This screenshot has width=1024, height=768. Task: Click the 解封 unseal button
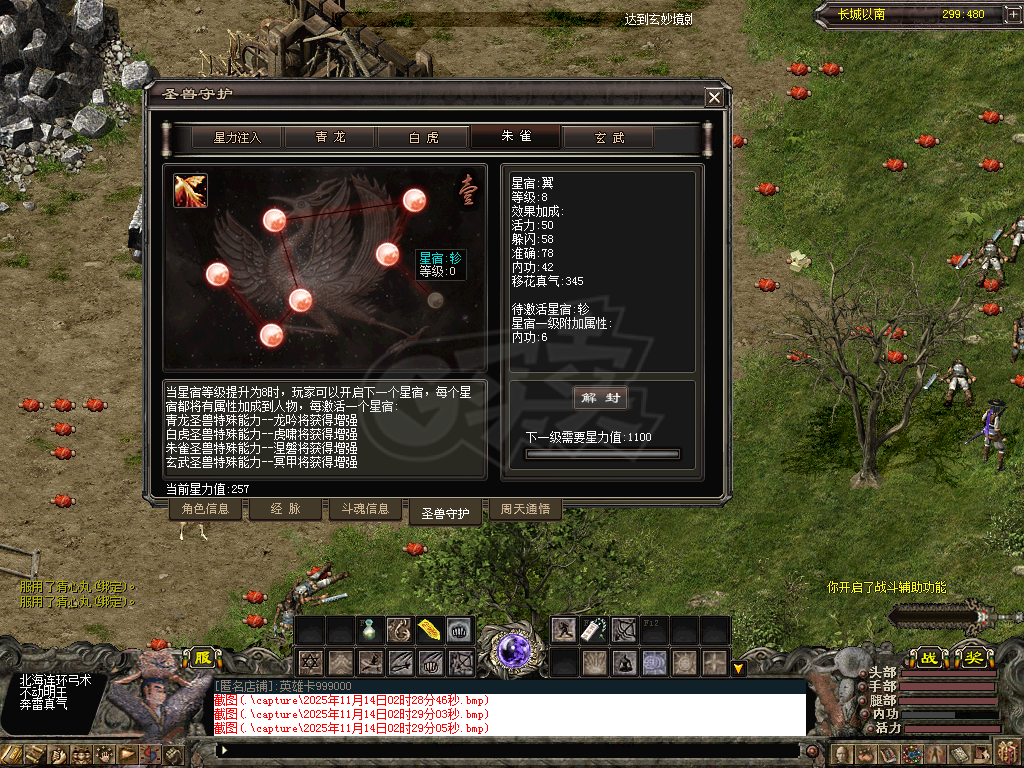pyautogui.click(x=601, y=398)
